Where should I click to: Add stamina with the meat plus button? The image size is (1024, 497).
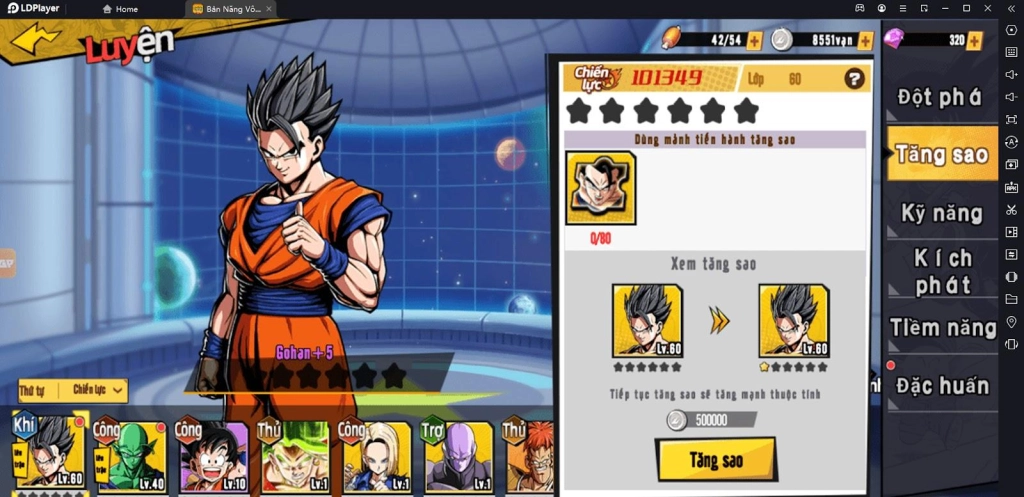point(753,41)
